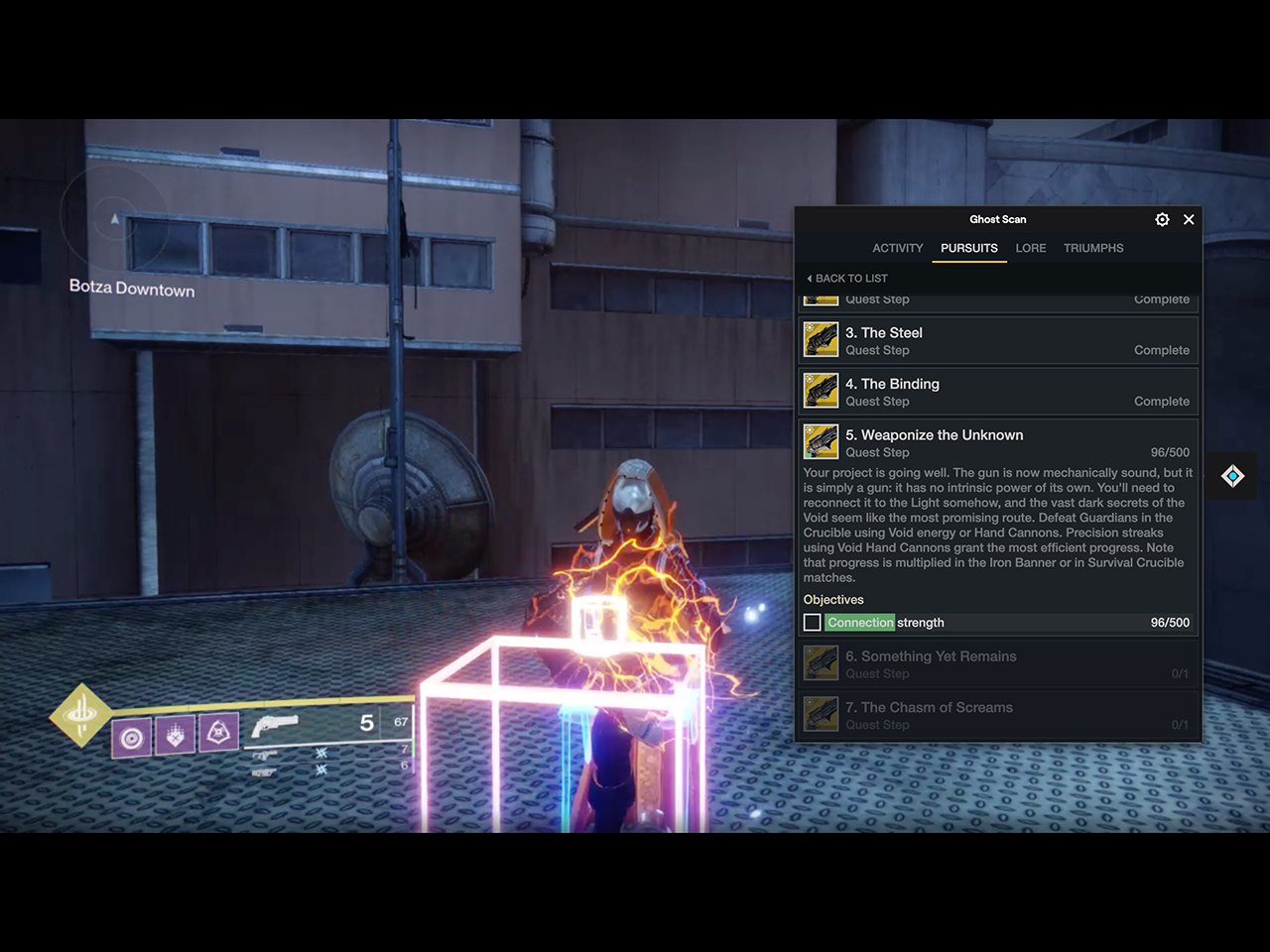
Task: Open Ghost Scan settings gear
Action: coord(1162,219)
